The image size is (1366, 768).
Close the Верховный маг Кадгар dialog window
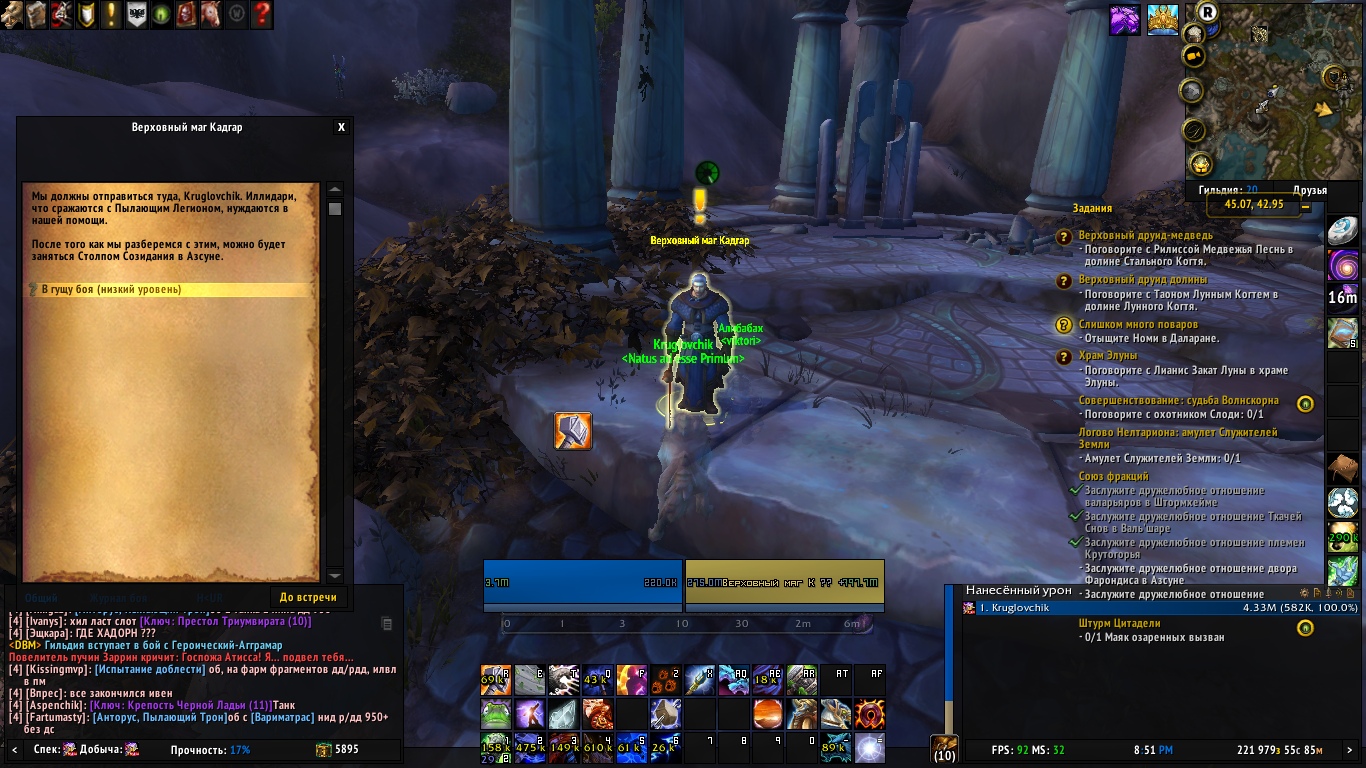click(341, 128)
